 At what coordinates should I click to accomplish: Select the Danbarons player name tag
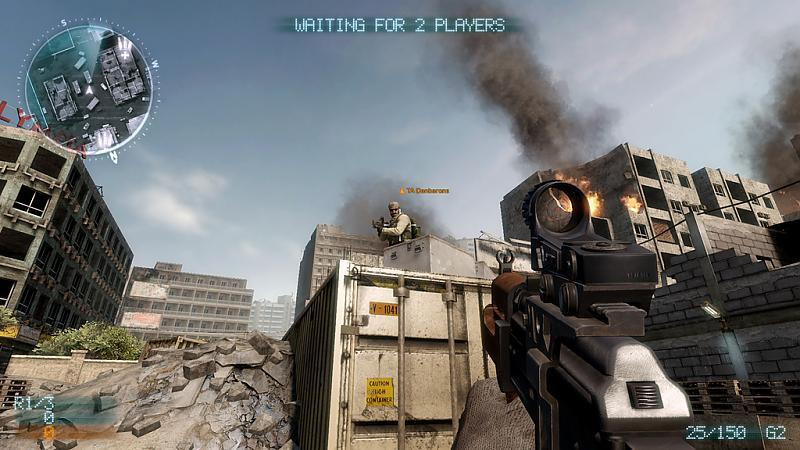point(425,190)
